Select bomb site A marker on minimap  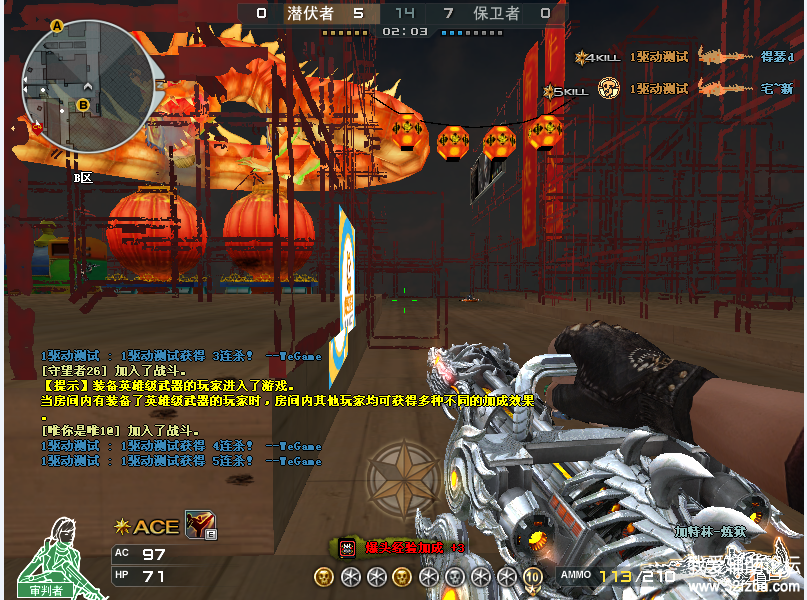(57, 26)
